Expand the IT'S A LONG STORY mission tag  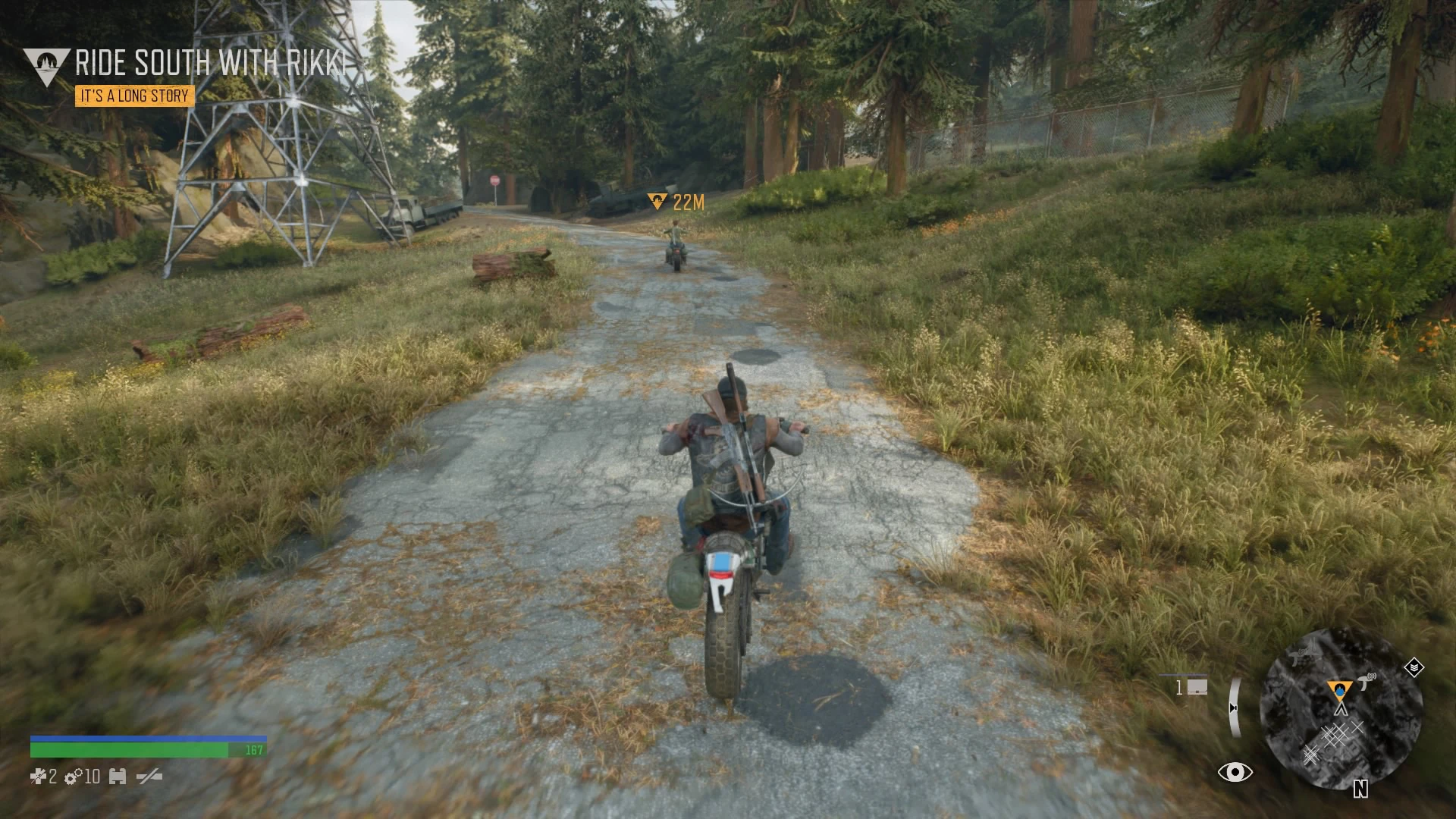133,96
